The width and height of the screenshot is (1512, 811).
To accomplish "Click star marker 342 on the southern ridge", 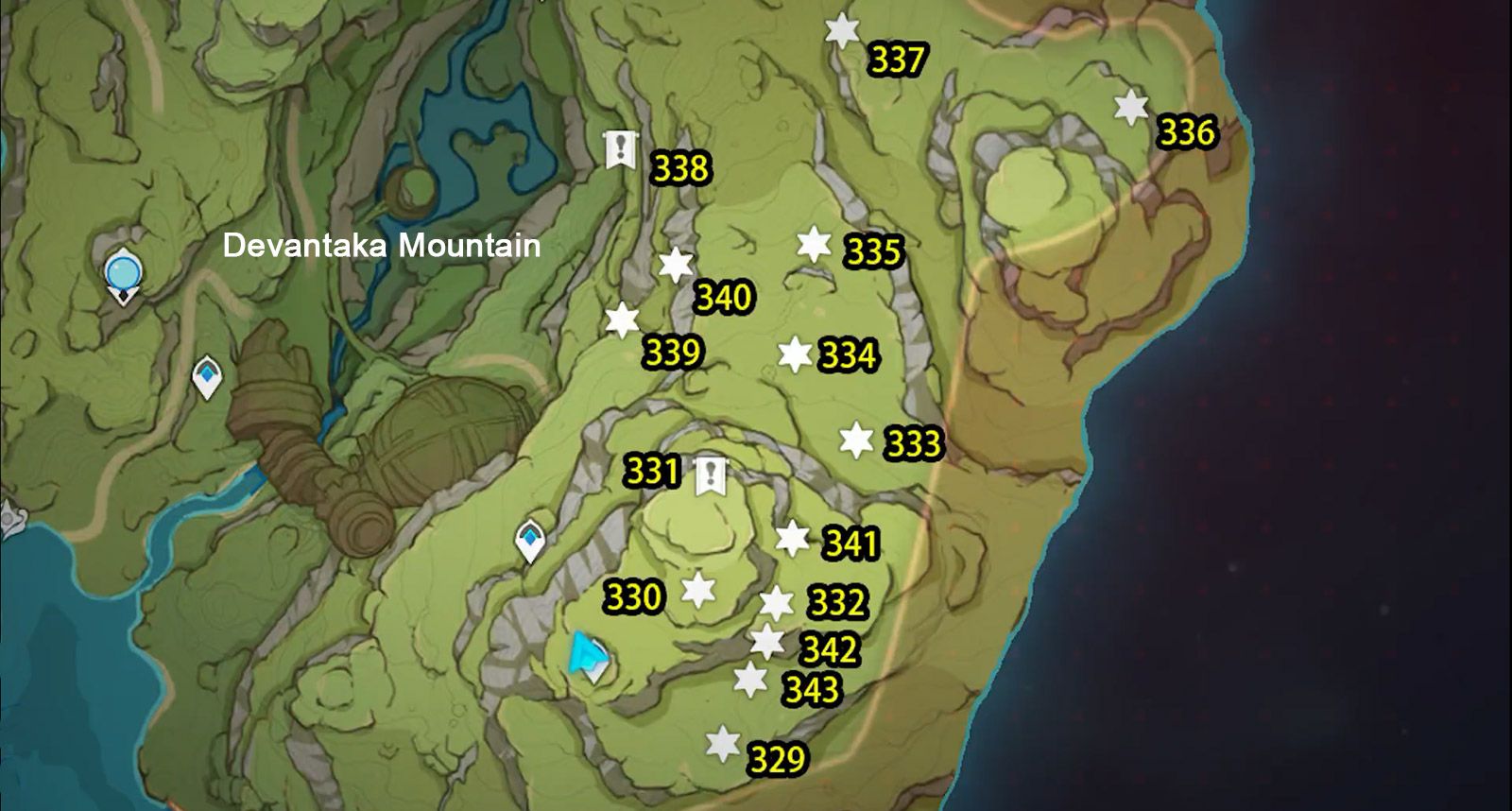I will pyautogui.click(x=765, y=642).
